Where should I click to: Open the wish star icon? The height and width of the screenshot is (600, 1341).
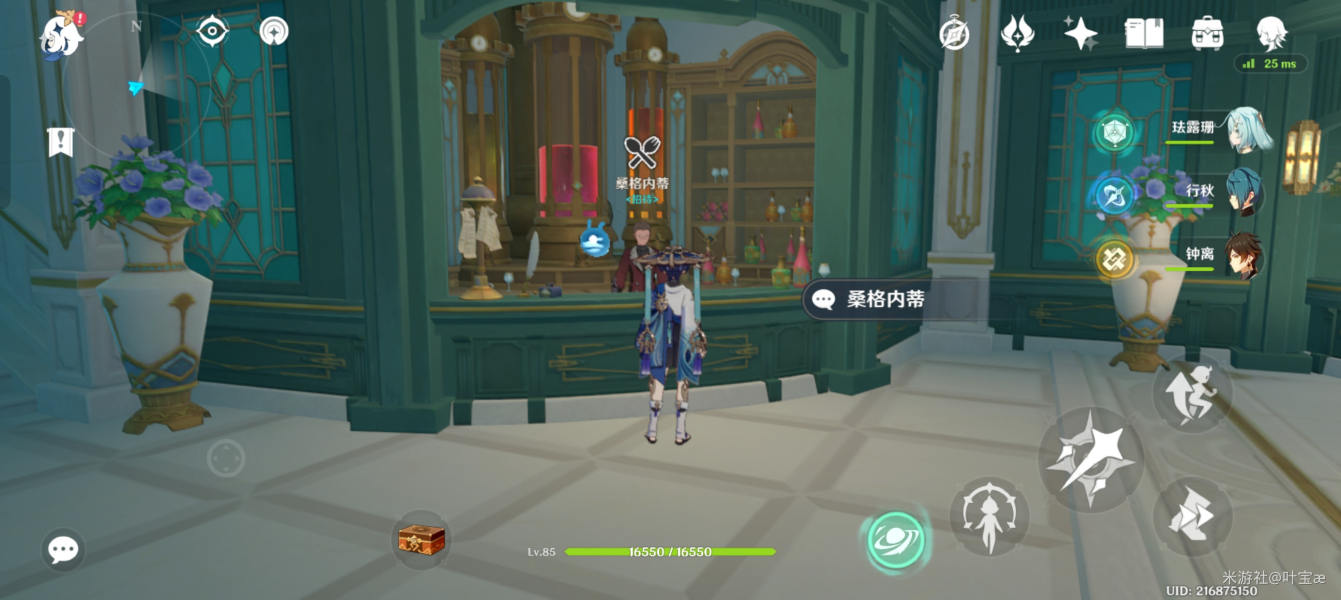coord(1080,35)
